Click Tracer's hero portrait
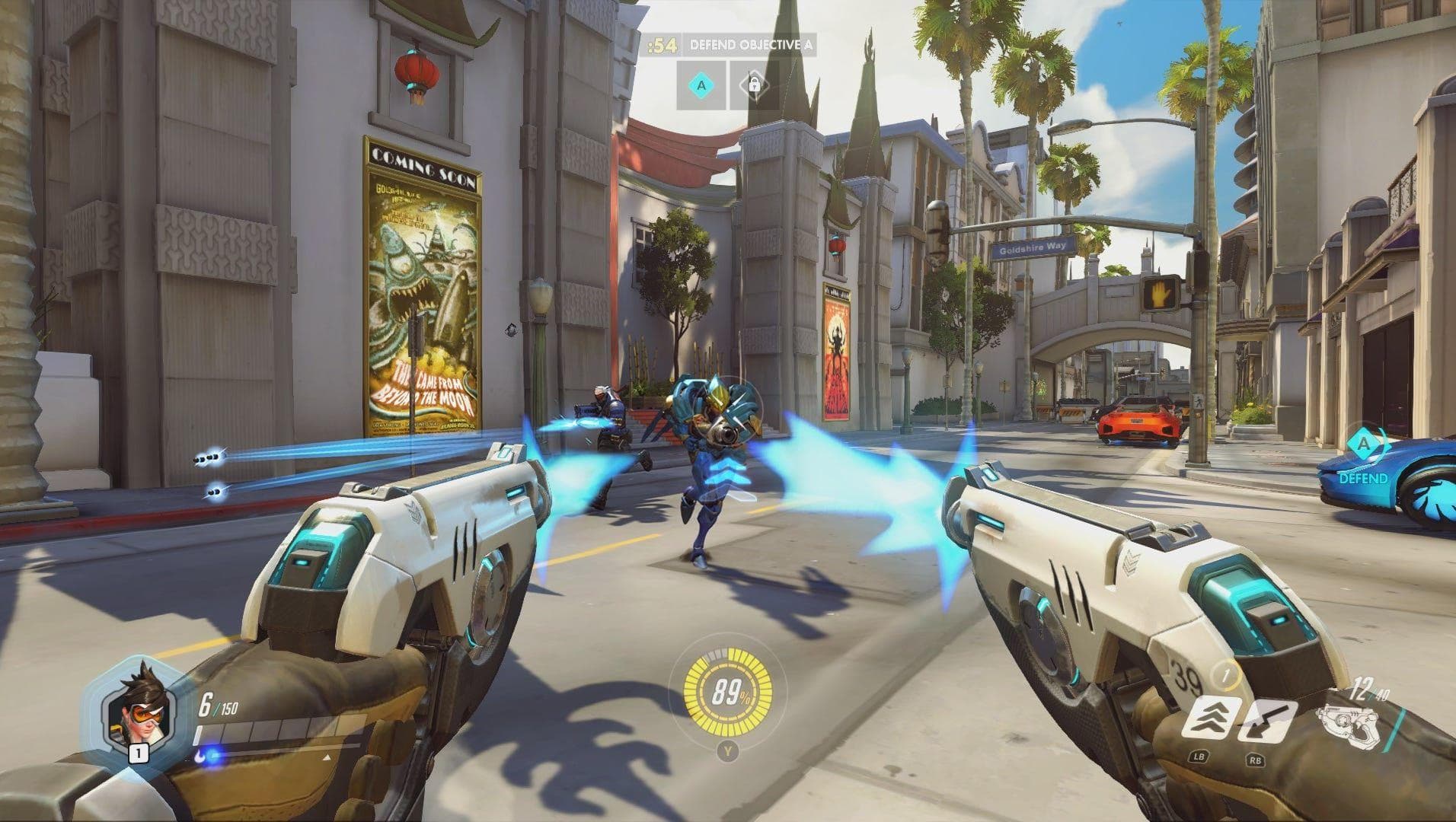This screenshot has width=1456, height=822. pos(137,708)
